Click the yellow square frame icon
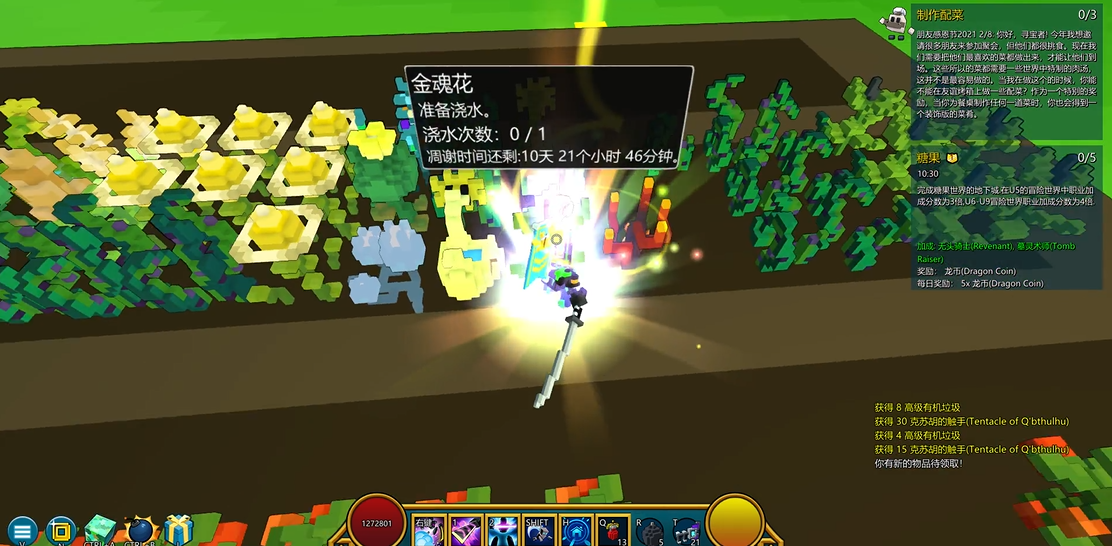This screenshot has width=1112, height=546. click(x=62, y=531)
